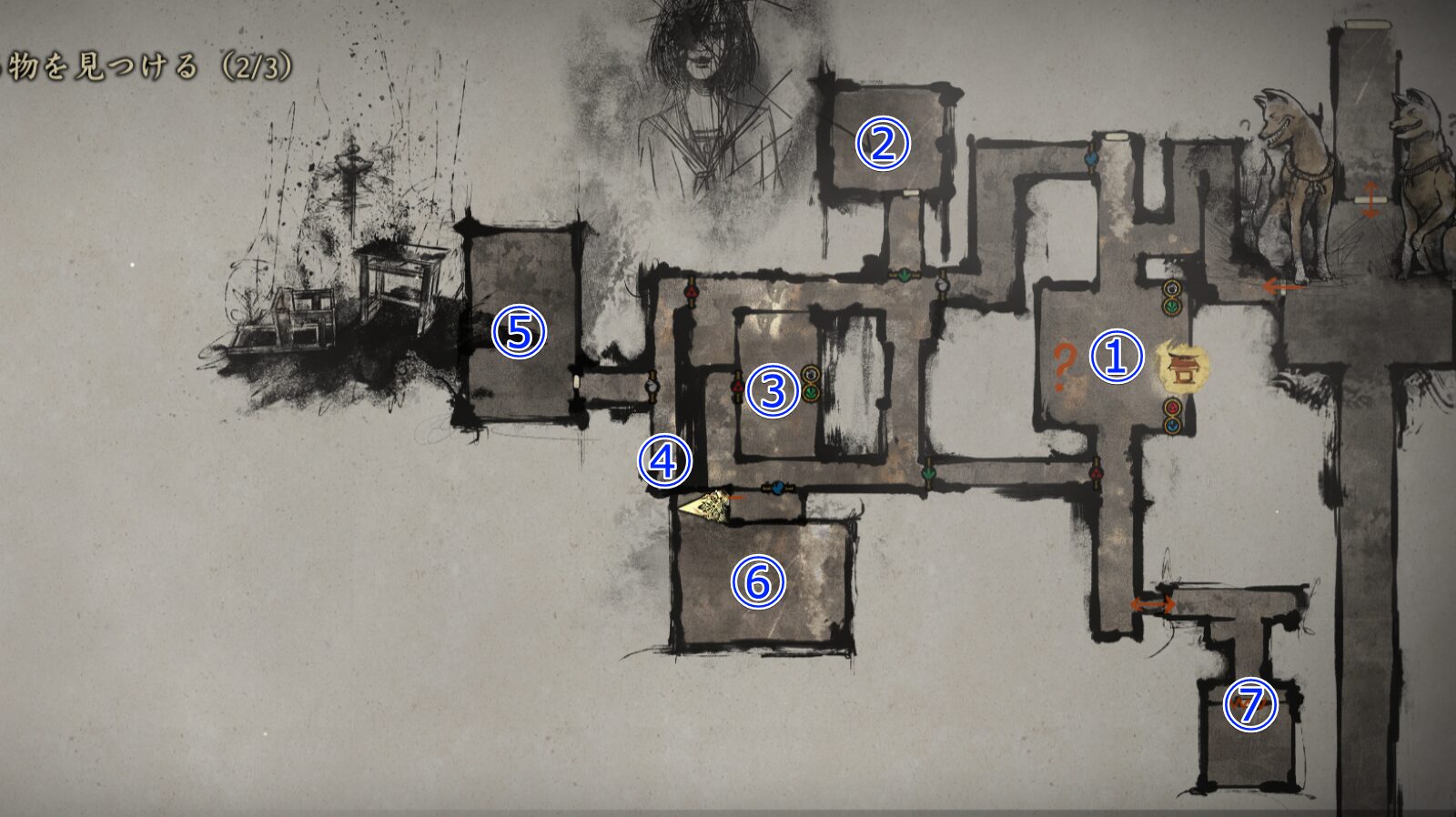Select the green arrow seal on the top corridor

click(x=905, y=276)
